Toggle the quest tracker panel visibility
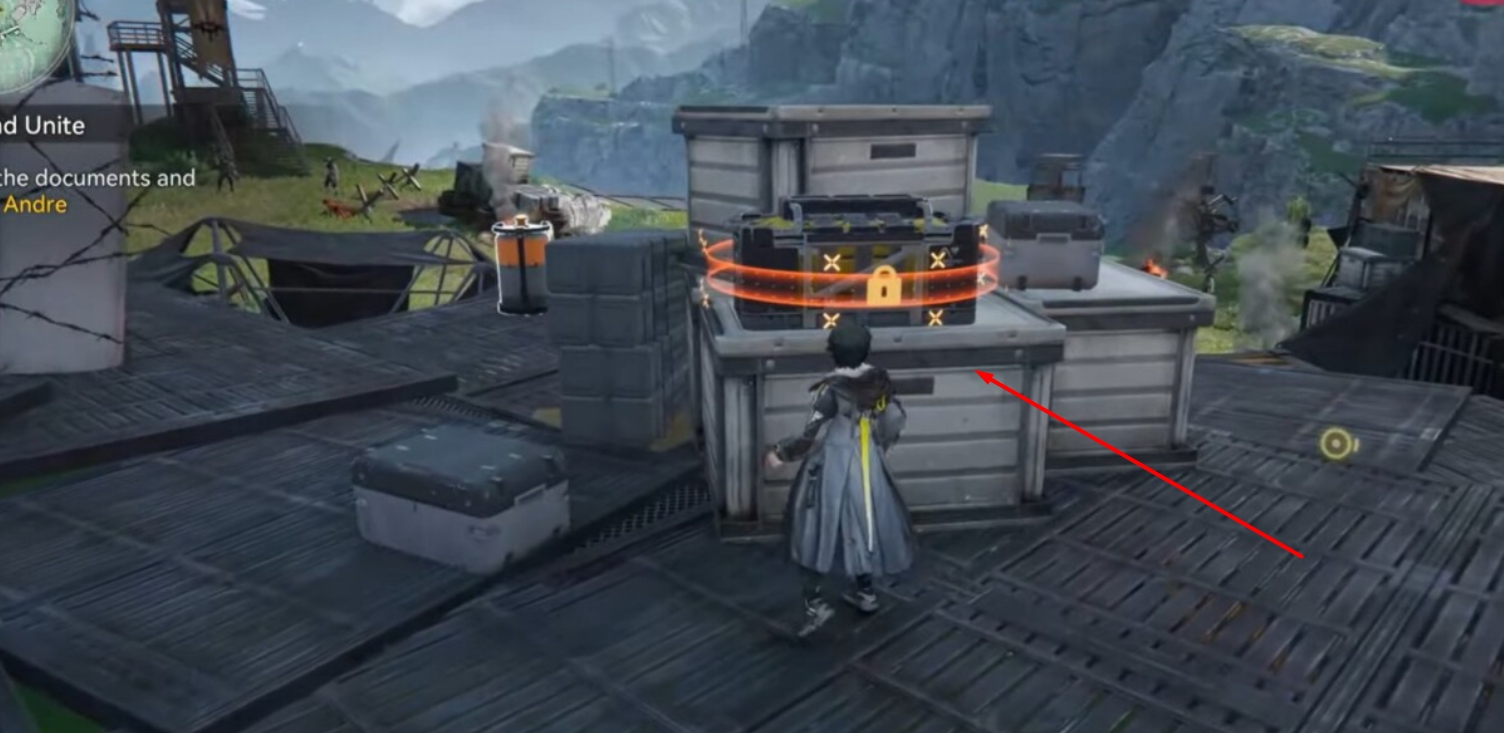1504x733 pixels. click(x=45, y=126)
